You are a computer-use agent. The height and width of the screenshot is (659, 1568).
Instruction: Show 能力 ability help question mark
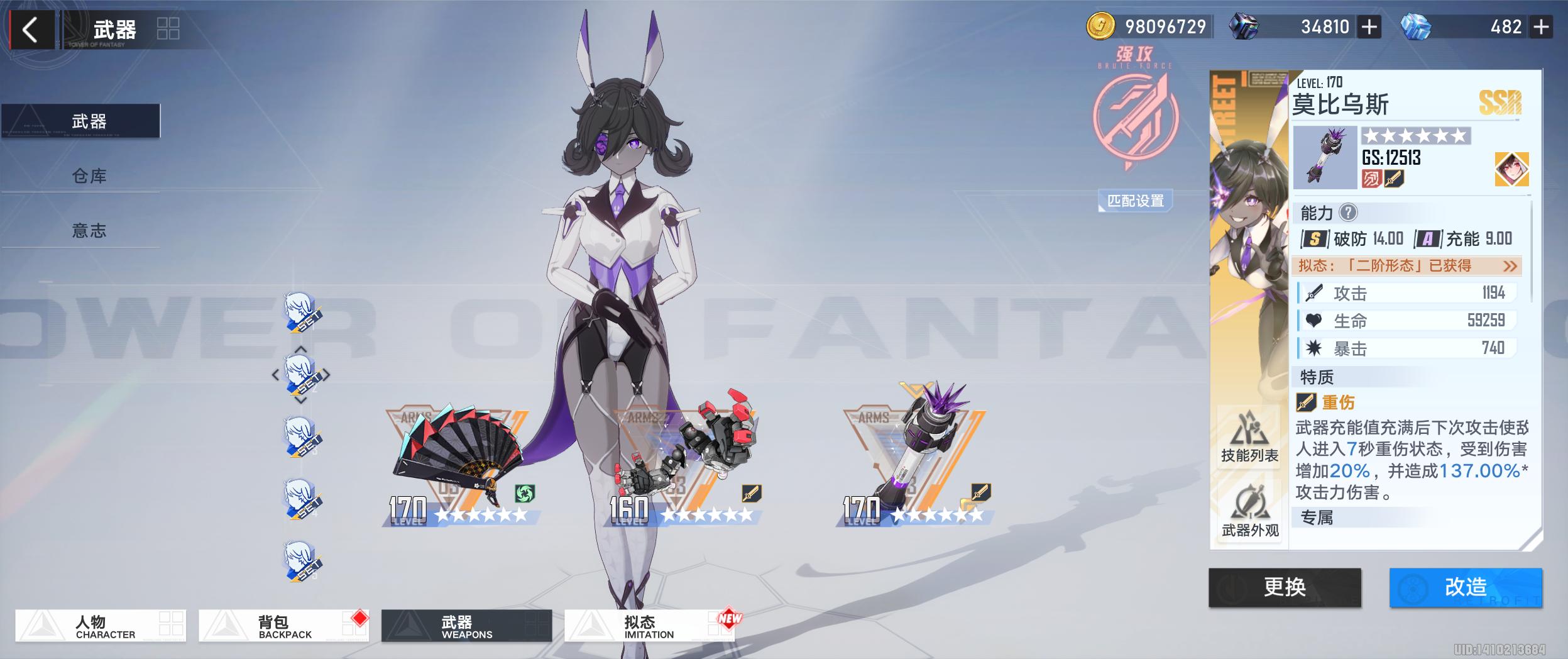[1348, 213]
